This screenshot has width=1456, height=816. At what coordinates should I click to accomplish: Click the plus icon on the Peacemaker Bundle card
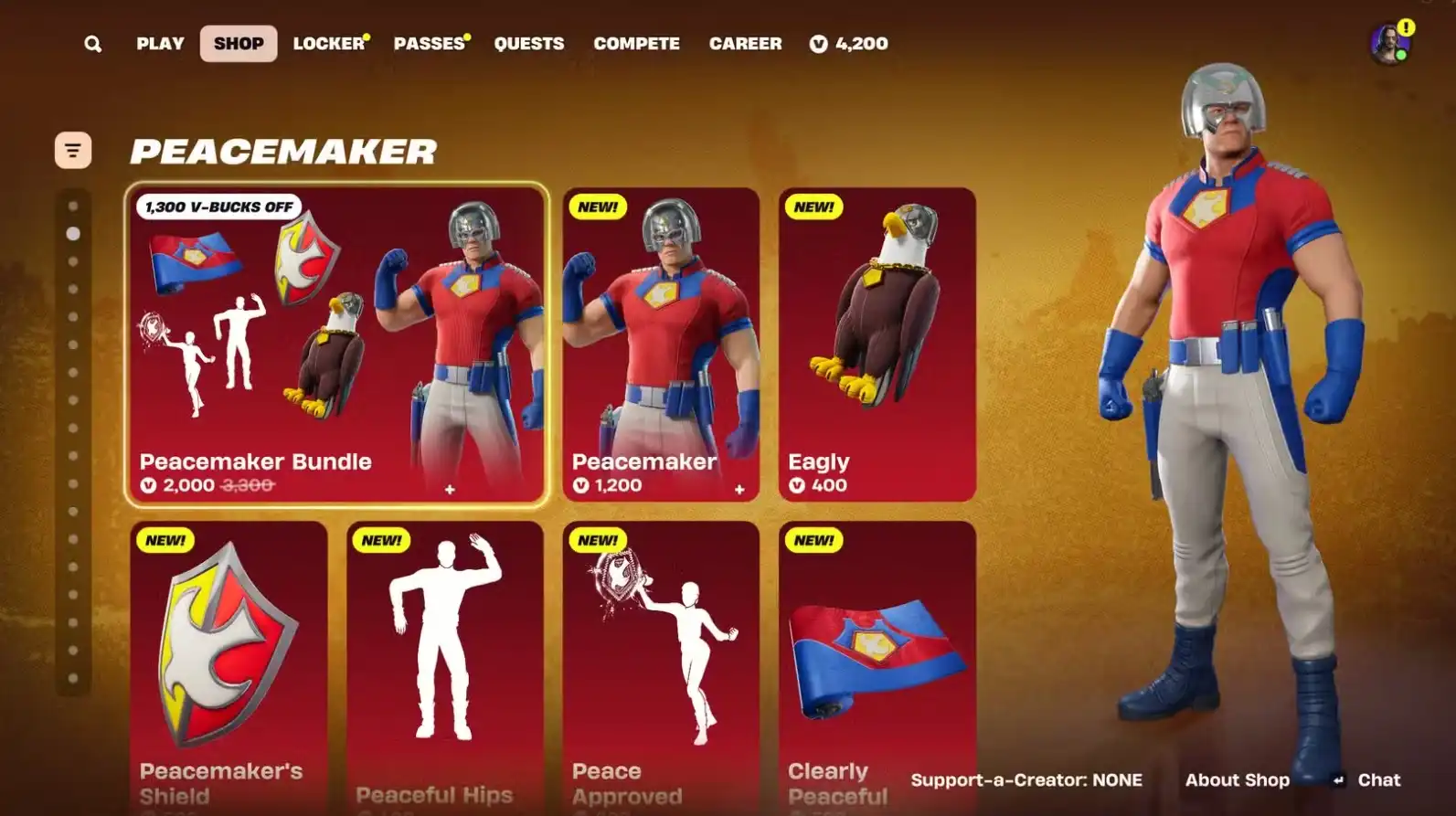(449, 489)
